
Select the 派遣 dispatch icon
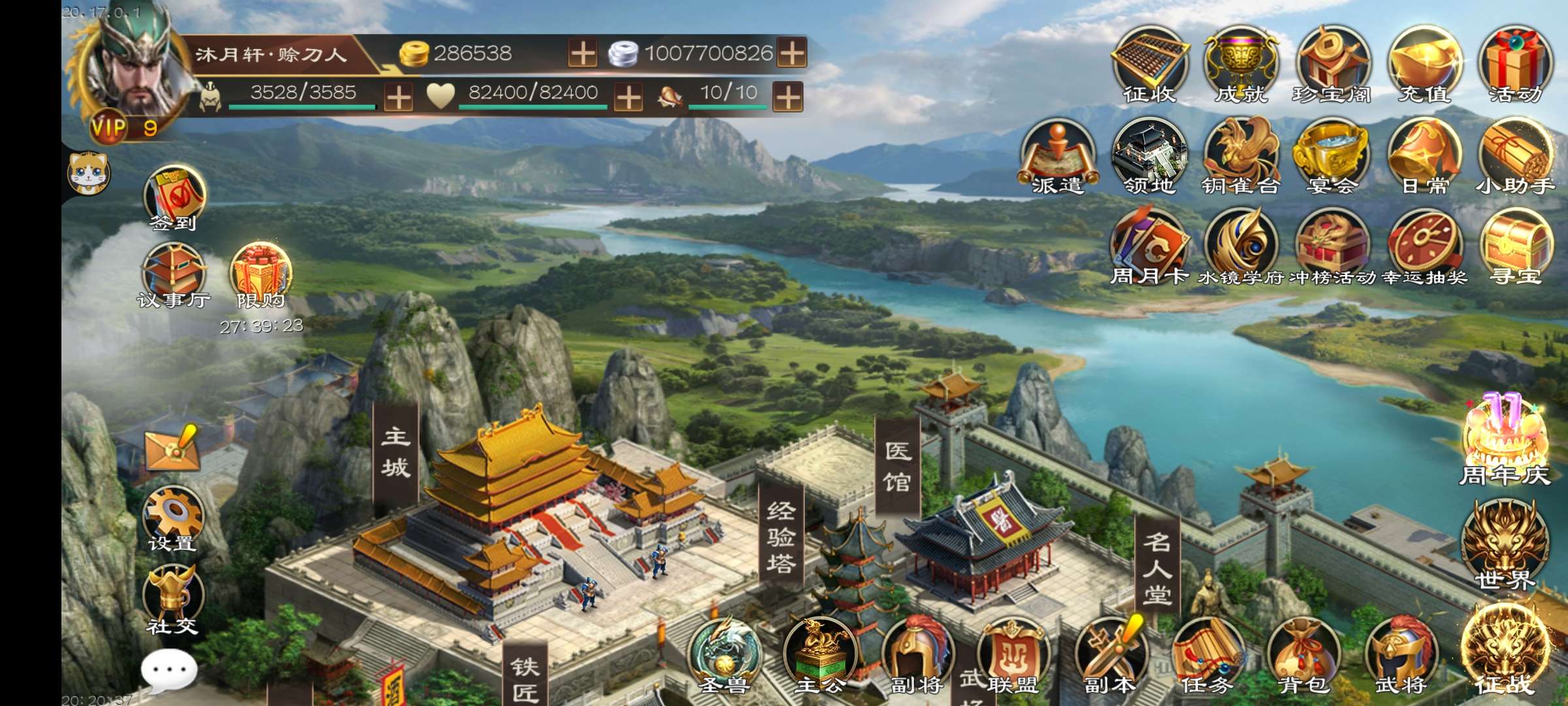(1057, 157)
